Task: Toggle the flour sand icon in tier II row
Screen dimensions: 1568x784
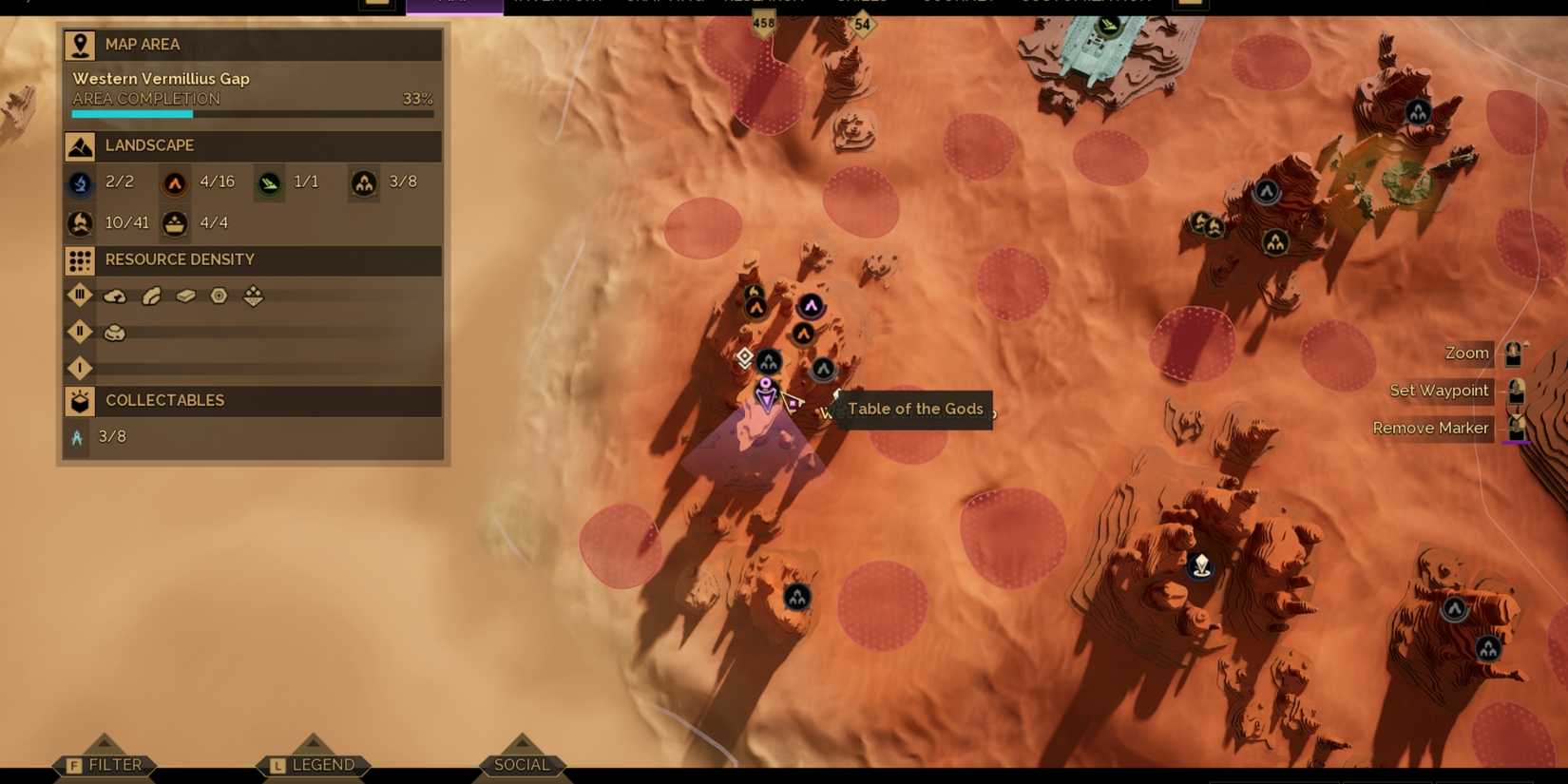Action: [x=114, y=331]
